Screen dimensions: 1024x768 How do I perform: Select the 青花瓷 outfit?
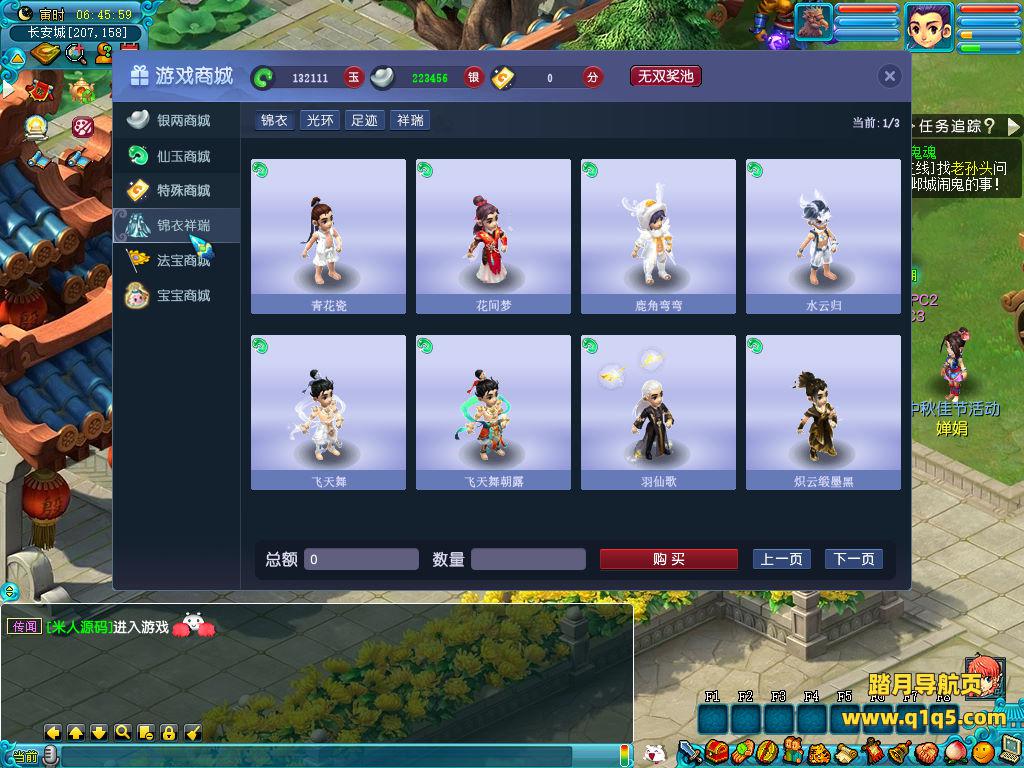click(x=328, y=236)
